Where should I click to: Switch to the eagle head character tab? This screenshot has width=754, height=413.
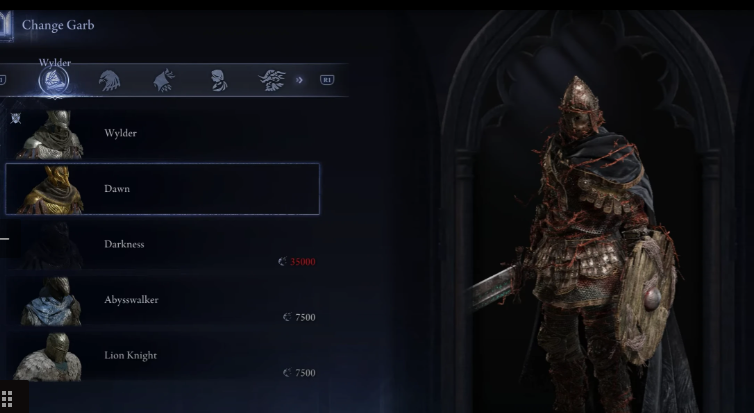[111, 81]
